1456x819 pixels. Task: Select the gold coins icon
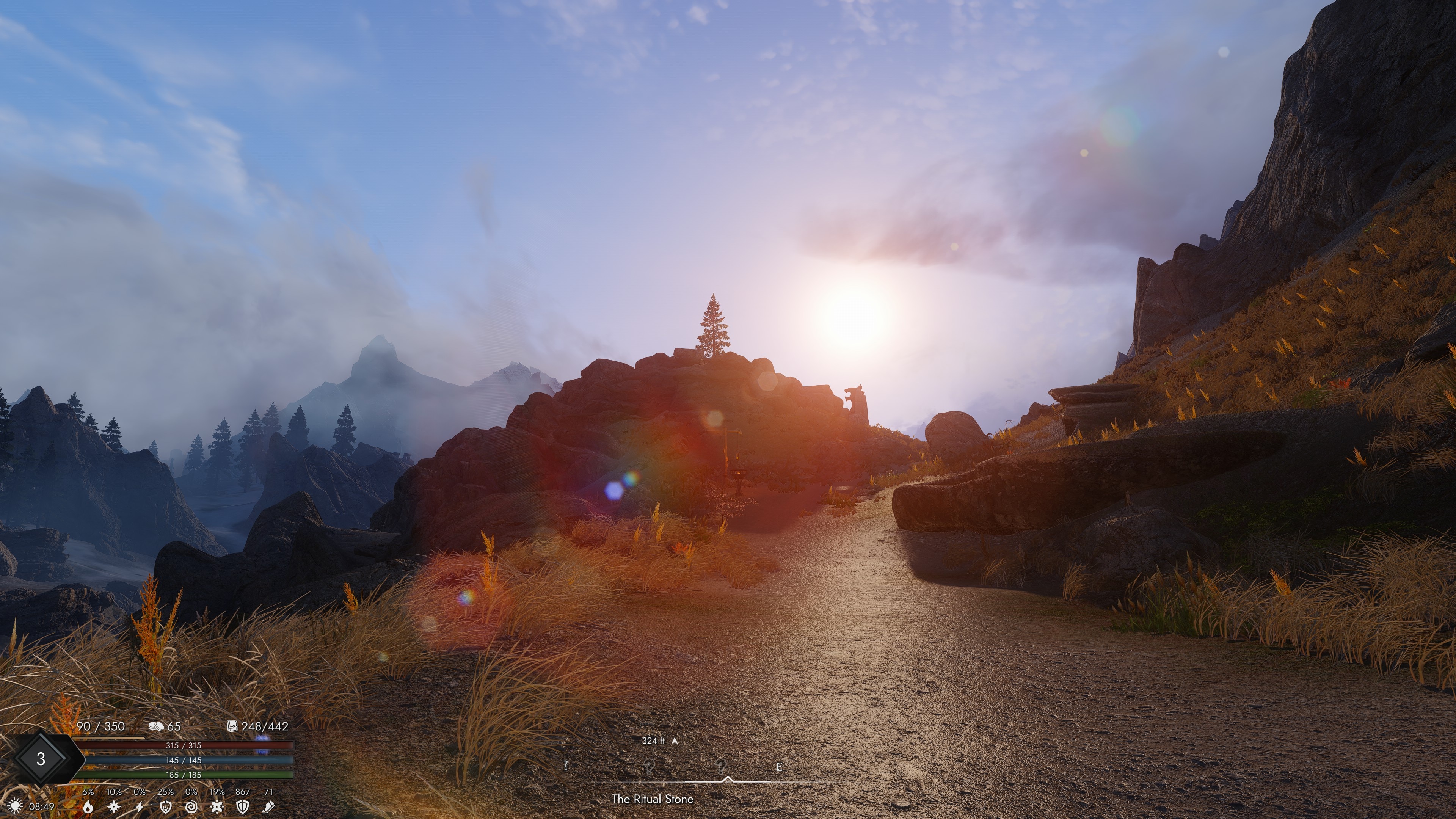click(x=155, y=726)
